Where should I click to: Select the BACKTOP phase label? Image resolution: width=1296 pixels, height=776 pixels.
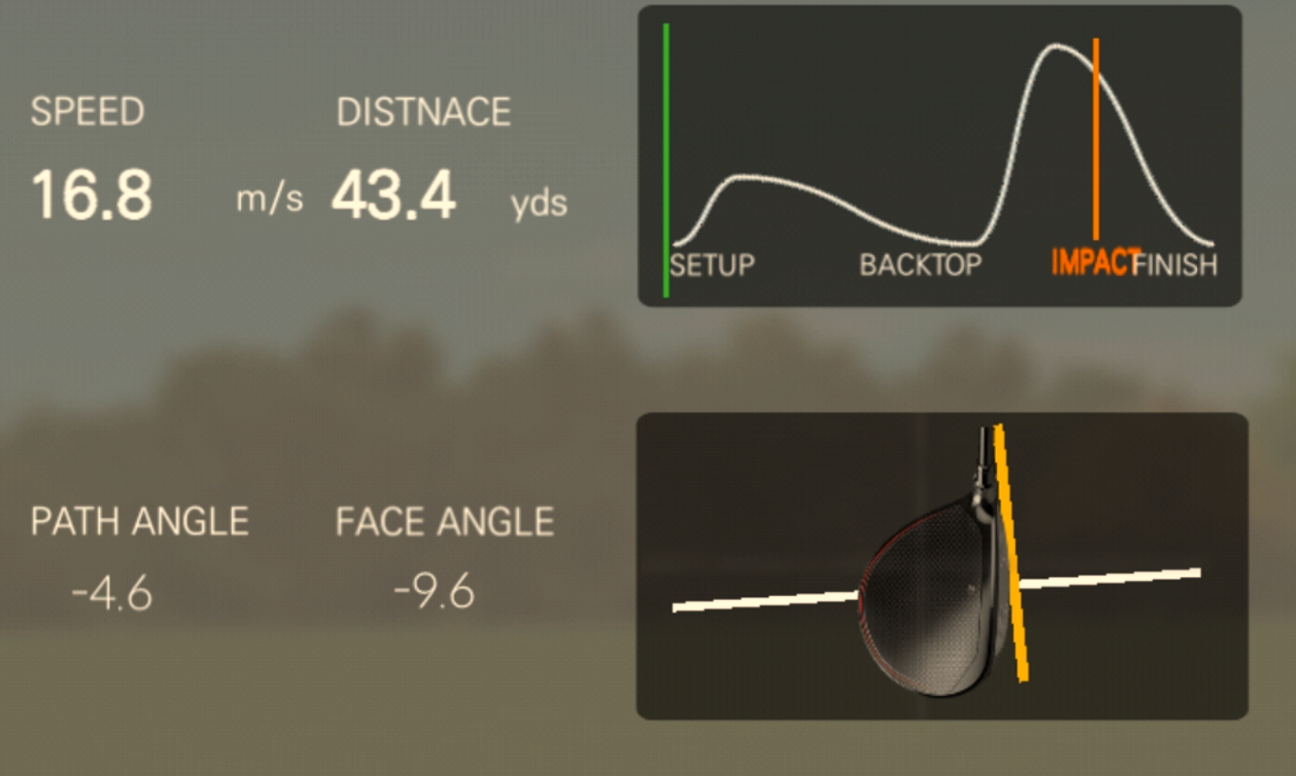pyautogui.click(x=920, y=266)
